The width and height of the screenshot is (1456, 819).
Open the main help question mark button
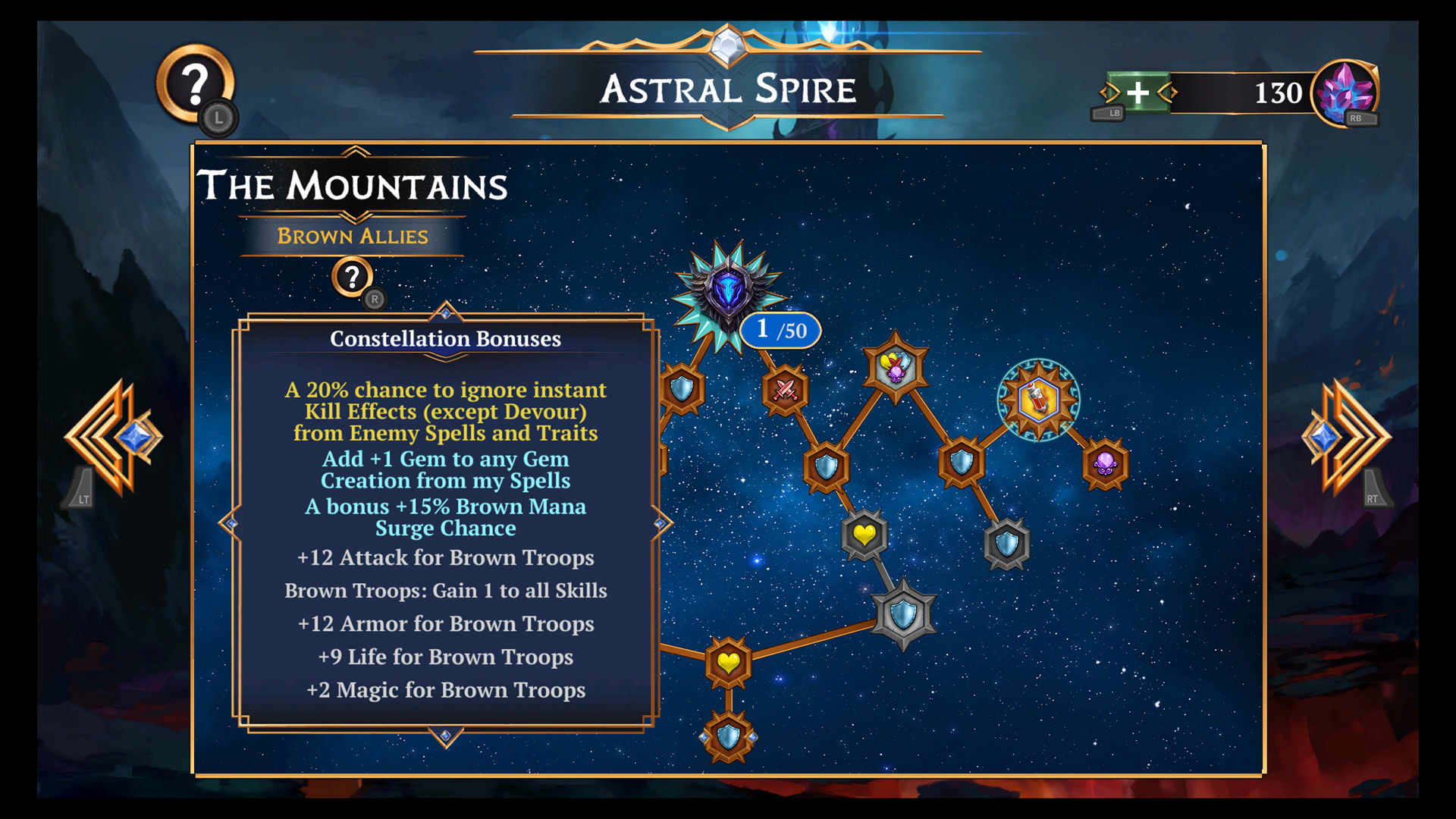click(x=195, y=85)
